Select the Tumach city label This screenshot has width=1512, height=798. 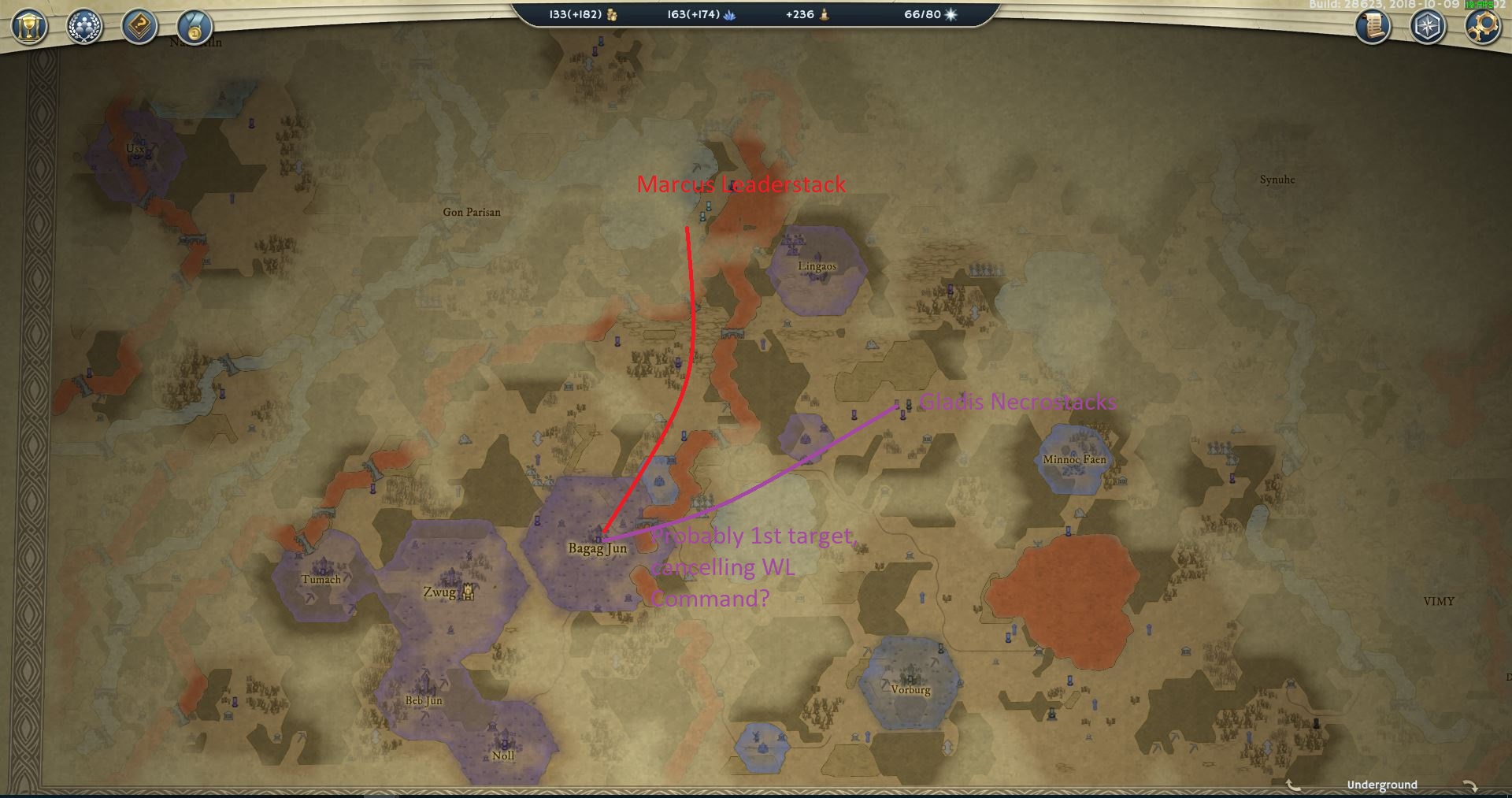click(x=321, y=579)
